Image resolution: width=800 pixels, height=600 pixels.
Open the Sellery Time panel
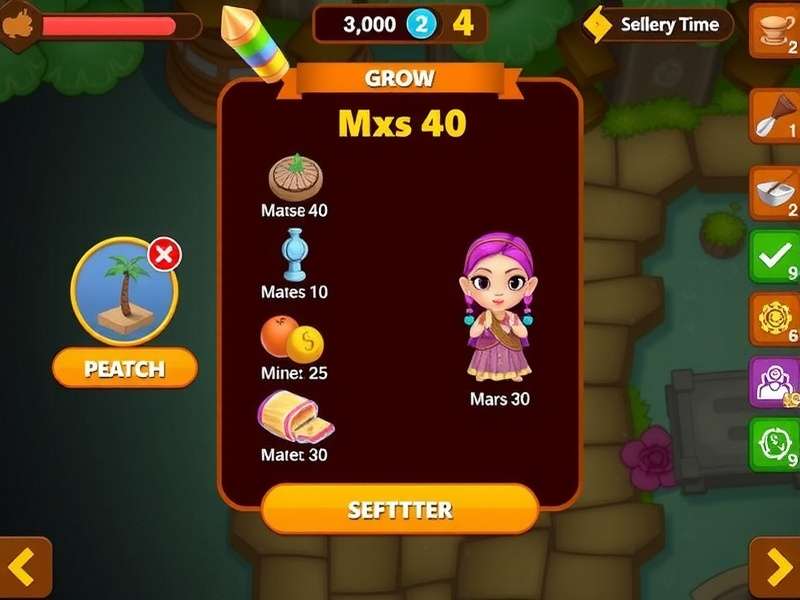tap(658, 24)
